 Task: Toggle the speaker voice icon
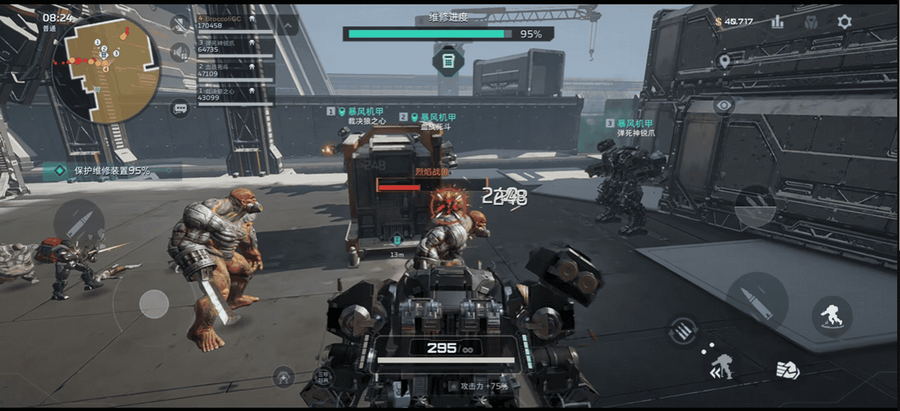click(x=181, y=53)
